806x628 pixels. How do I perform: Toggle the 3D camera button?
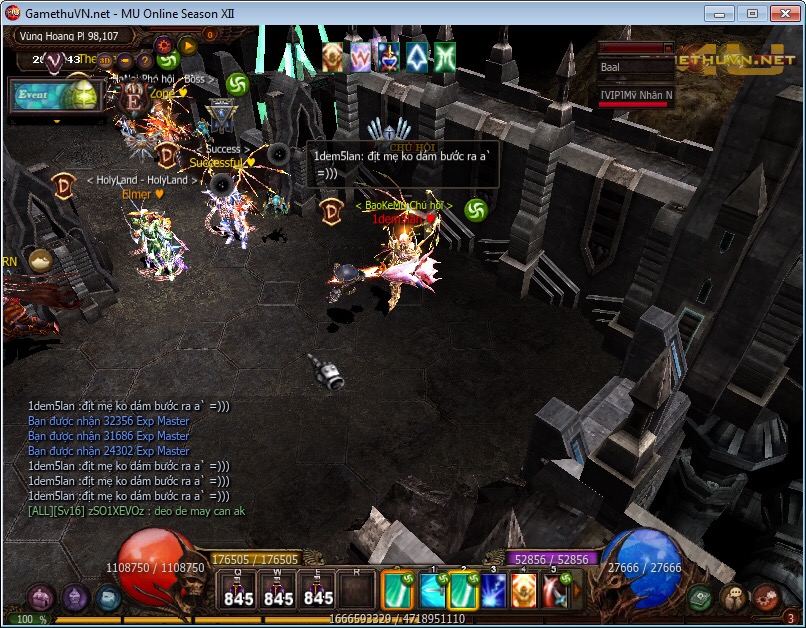click(x=106, y=60)
